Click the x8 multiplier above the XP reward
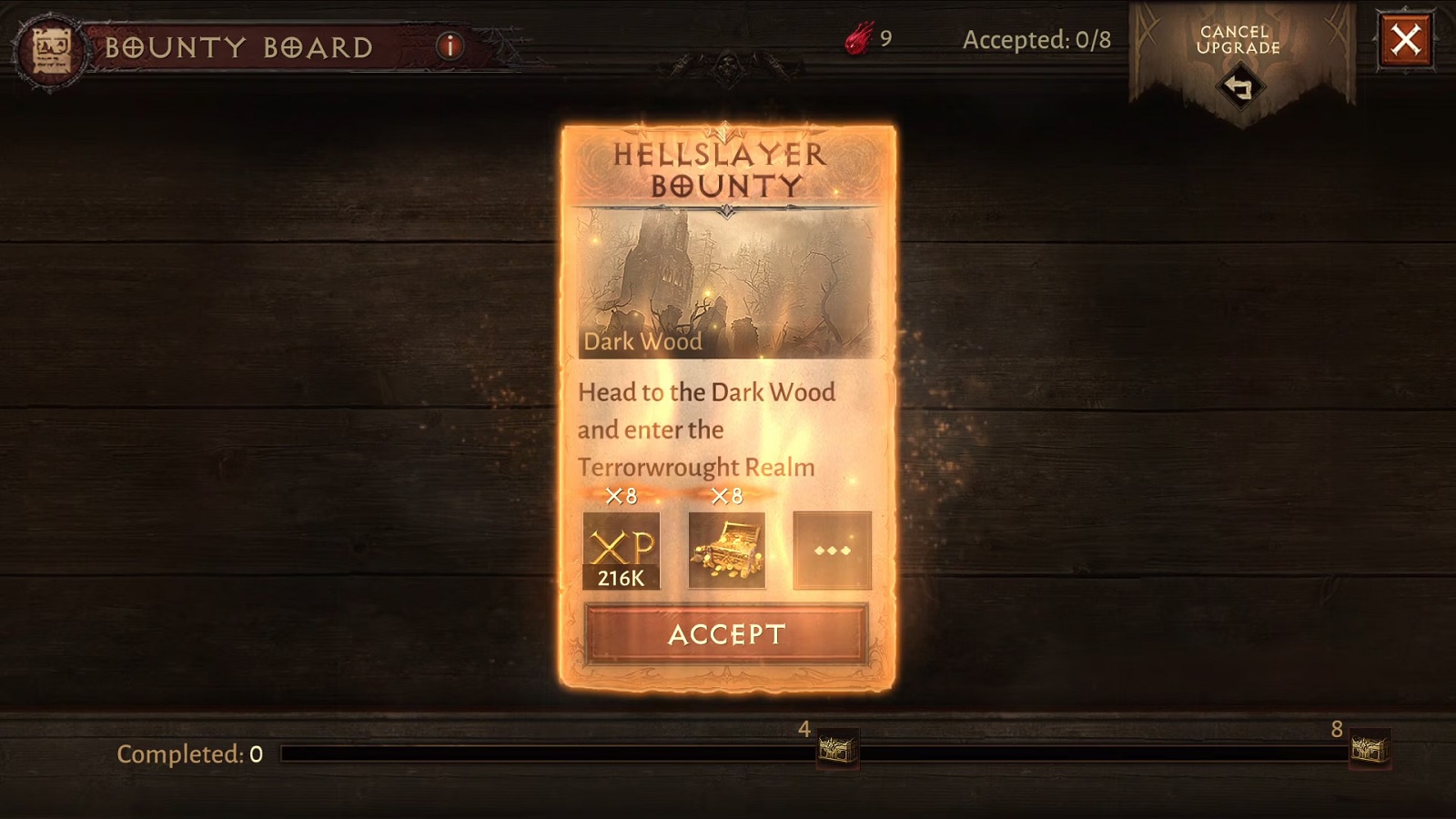Image resolution: width=1456 pixels, height=819 pixels. (622, 497)
